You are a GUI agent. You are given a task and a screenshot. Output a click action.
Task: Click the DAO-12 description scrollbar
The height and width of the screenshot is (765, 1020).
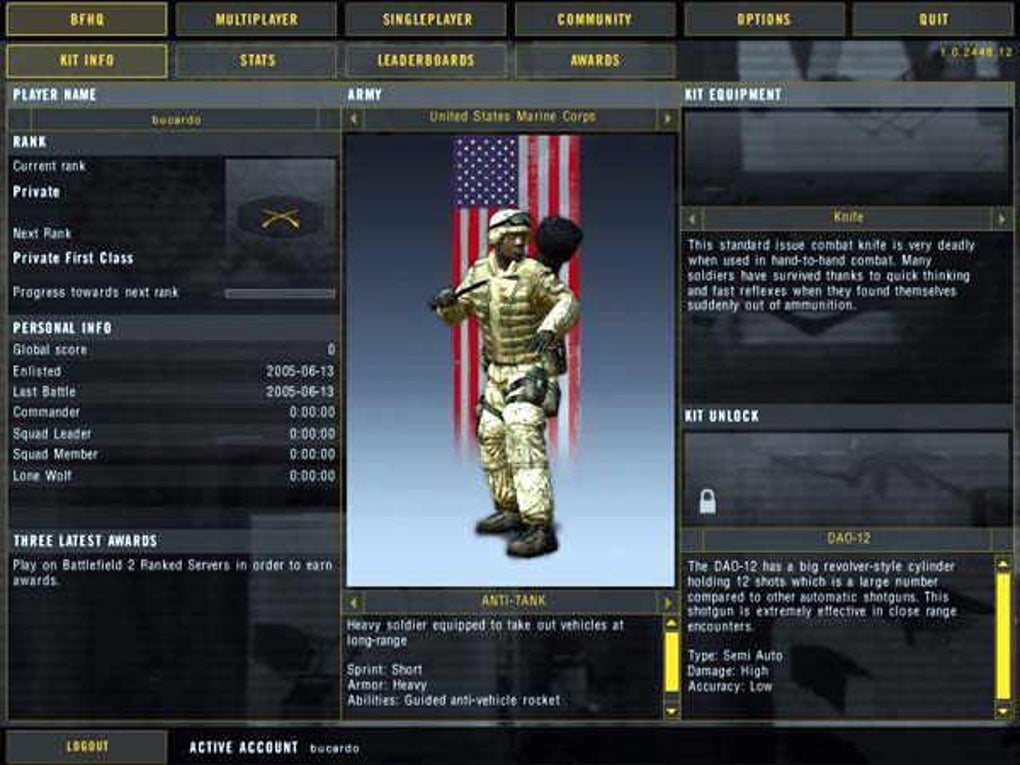(x=1003, y=636)
